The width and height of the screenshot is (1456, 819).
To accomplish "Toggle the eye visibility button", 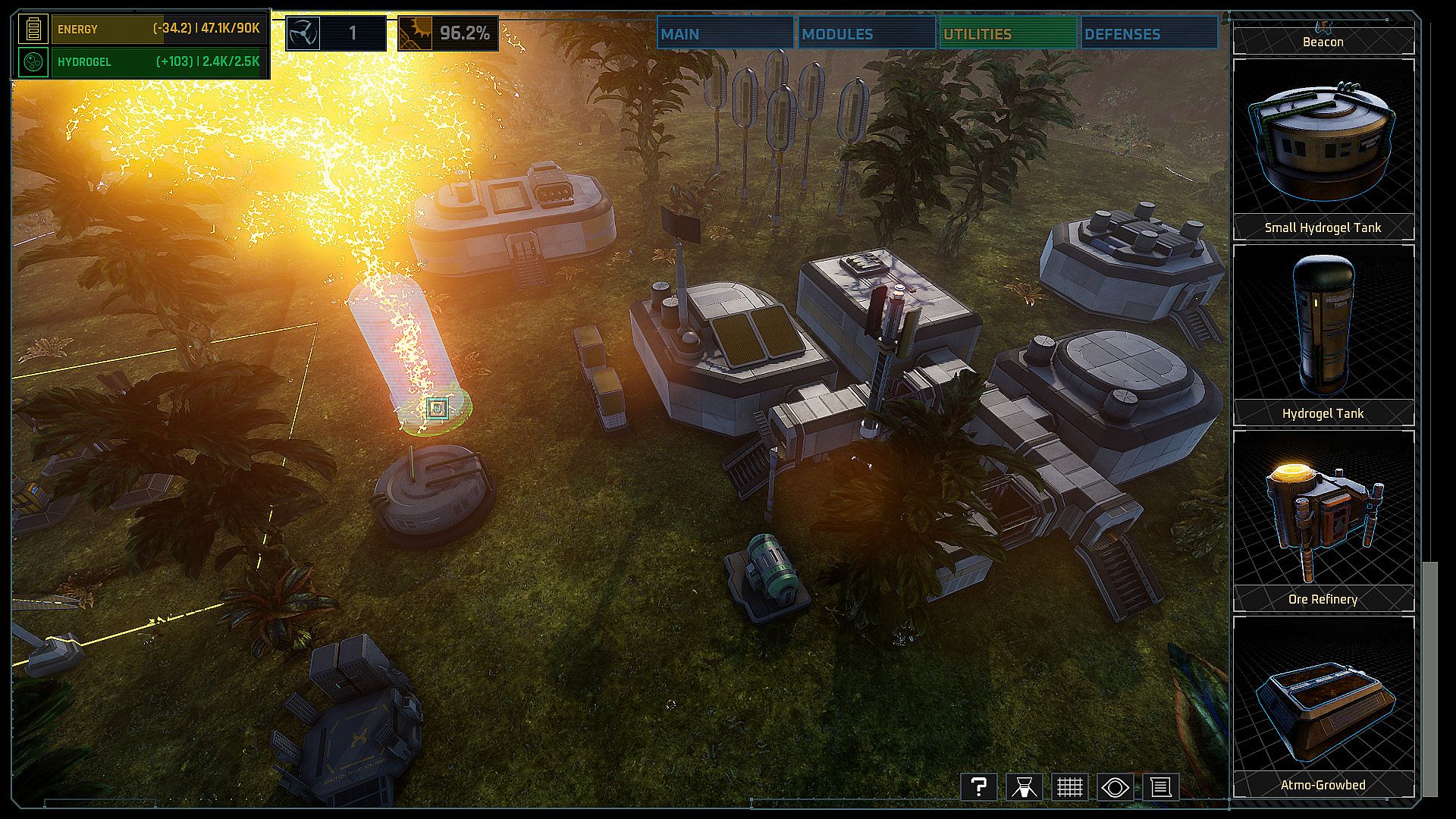I will click(1115, 787).
